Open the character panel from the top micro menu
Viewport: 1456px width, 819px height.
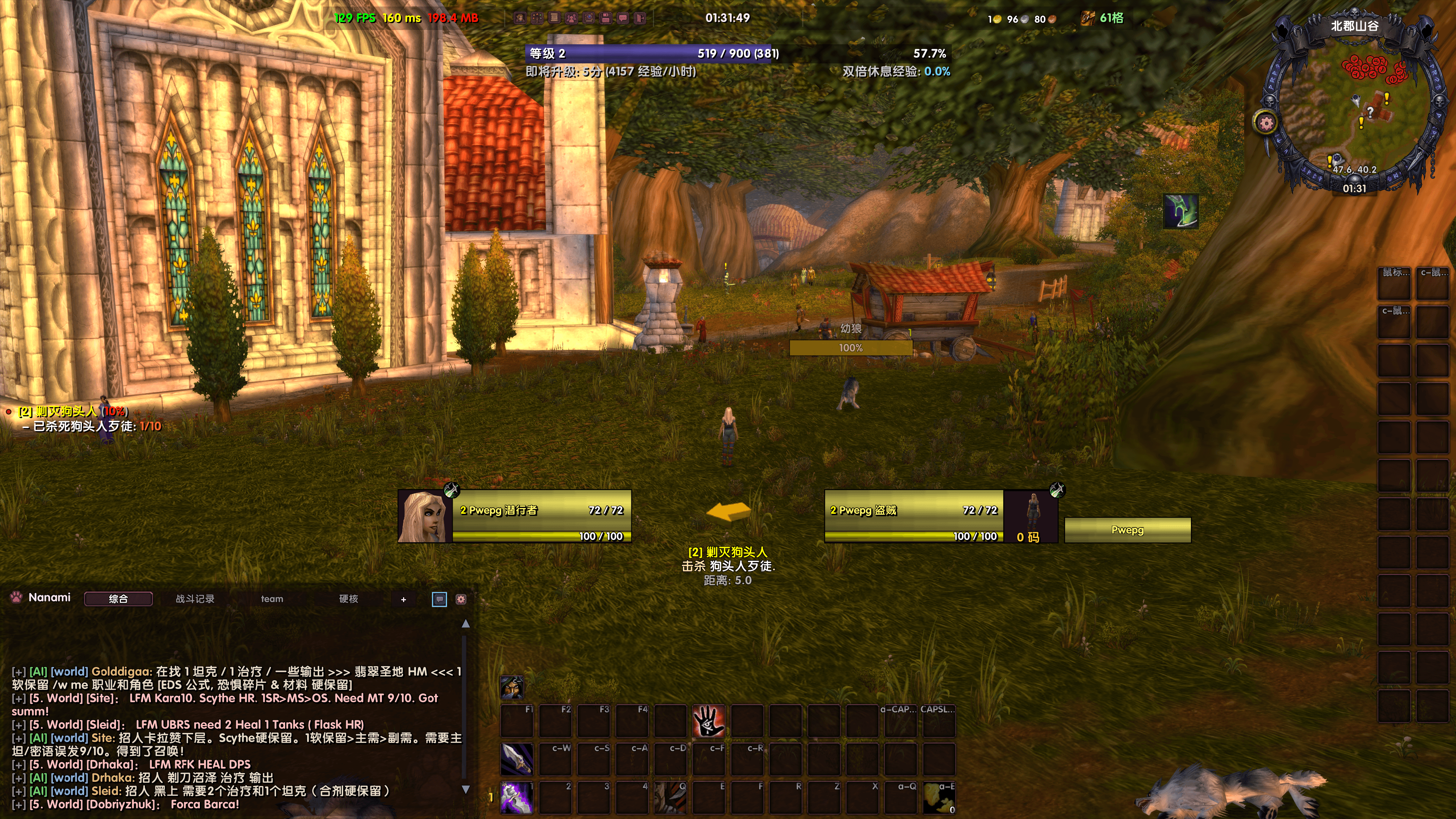tap(519, 18)
